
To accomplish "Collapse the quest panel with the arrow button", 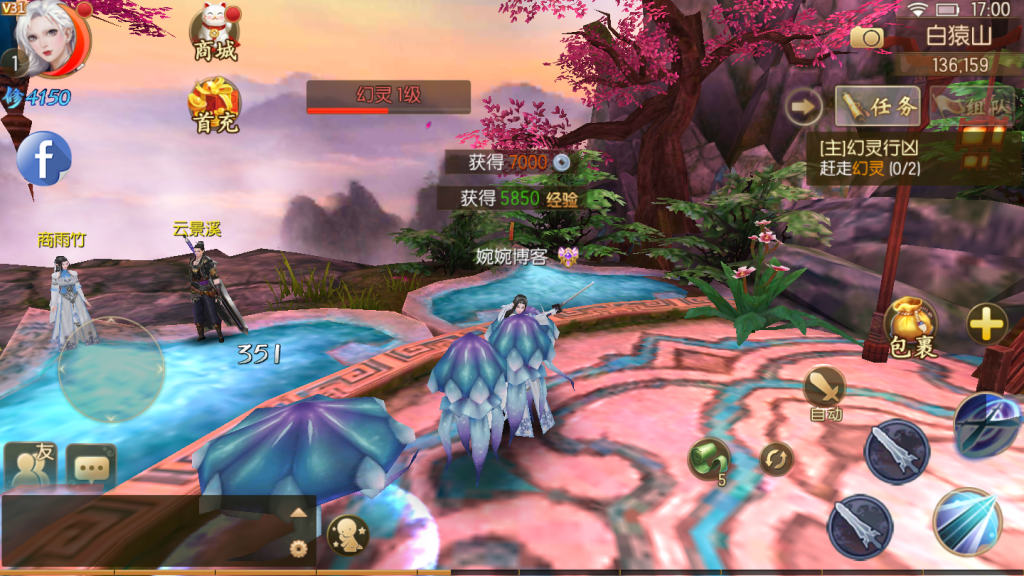I will pyautogui.click(x=803, y=106).
